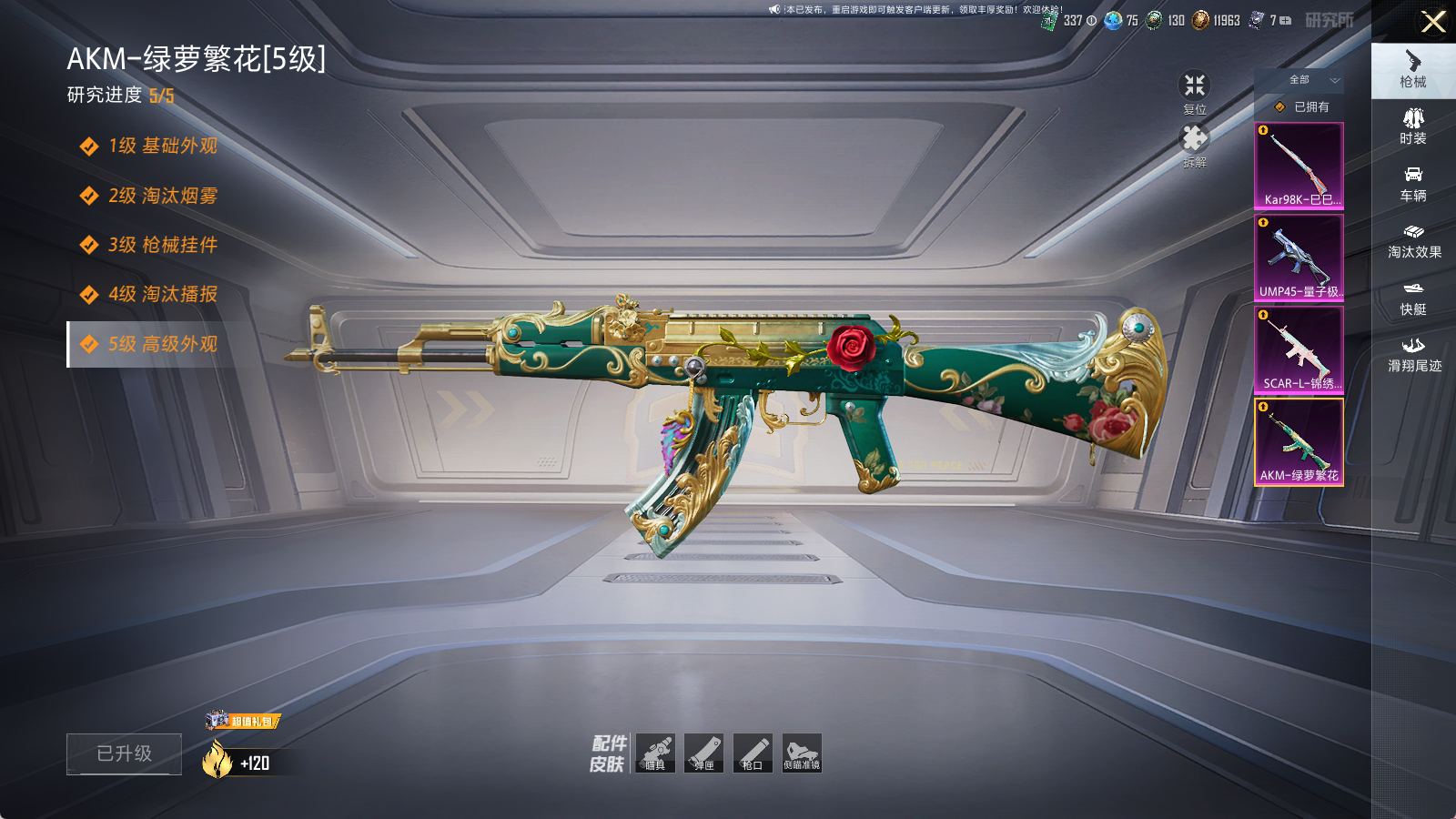Open the 时装 outfits tab
Image resolution: width=1456 pixels, height=819 pixels.
pyautogui.click(x=1413, y=126)
